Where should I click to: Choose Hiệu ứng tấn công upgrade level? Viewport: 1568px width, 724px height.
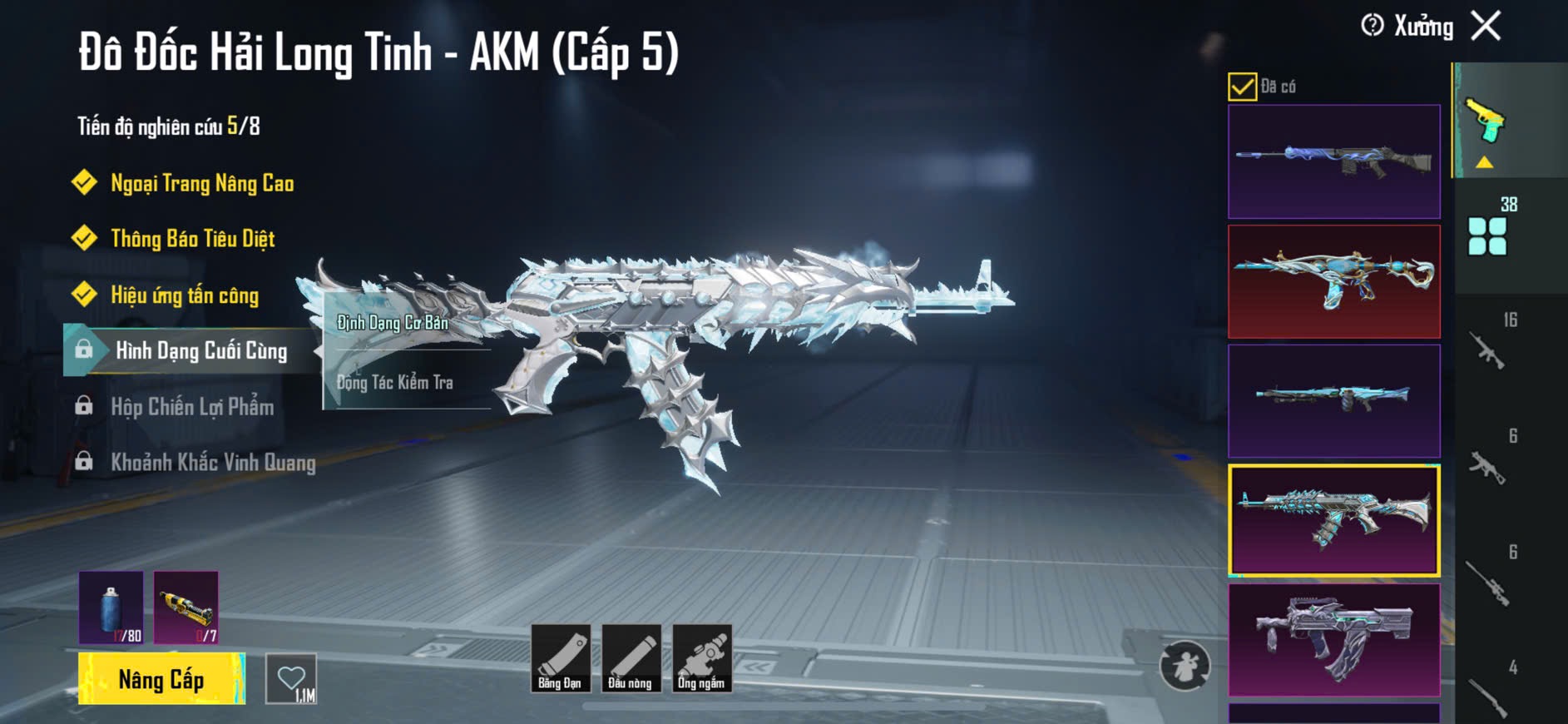pyautogui.click(x=184, y=295)
